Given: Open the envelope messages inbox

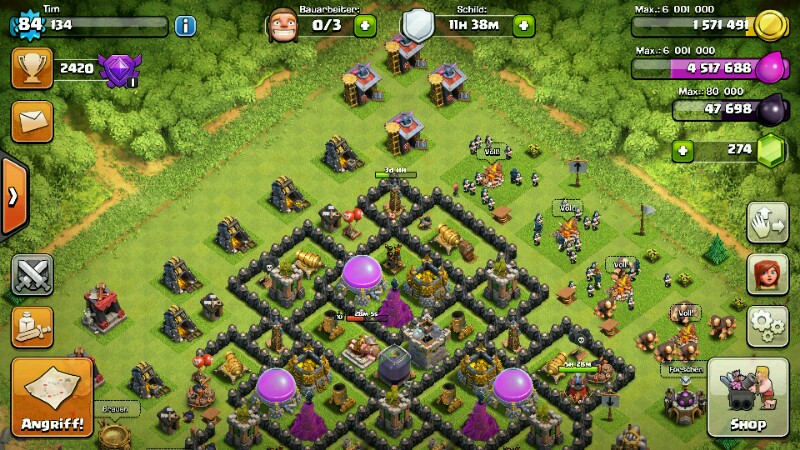Looking at the screenshot, I should pos(32,121).
